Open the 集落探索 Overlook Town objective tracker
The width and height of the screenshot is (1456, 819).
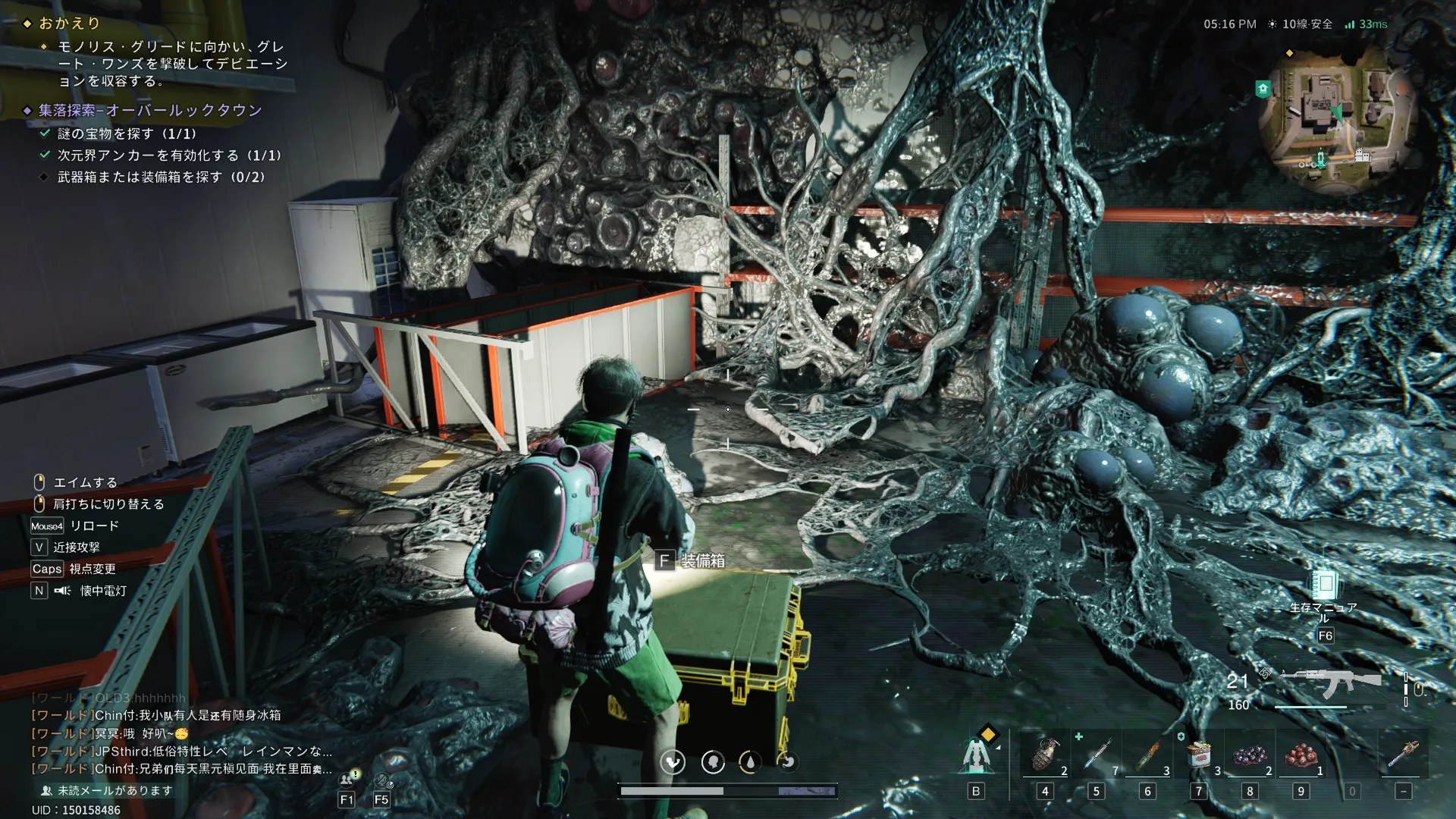tap(150, 111)
